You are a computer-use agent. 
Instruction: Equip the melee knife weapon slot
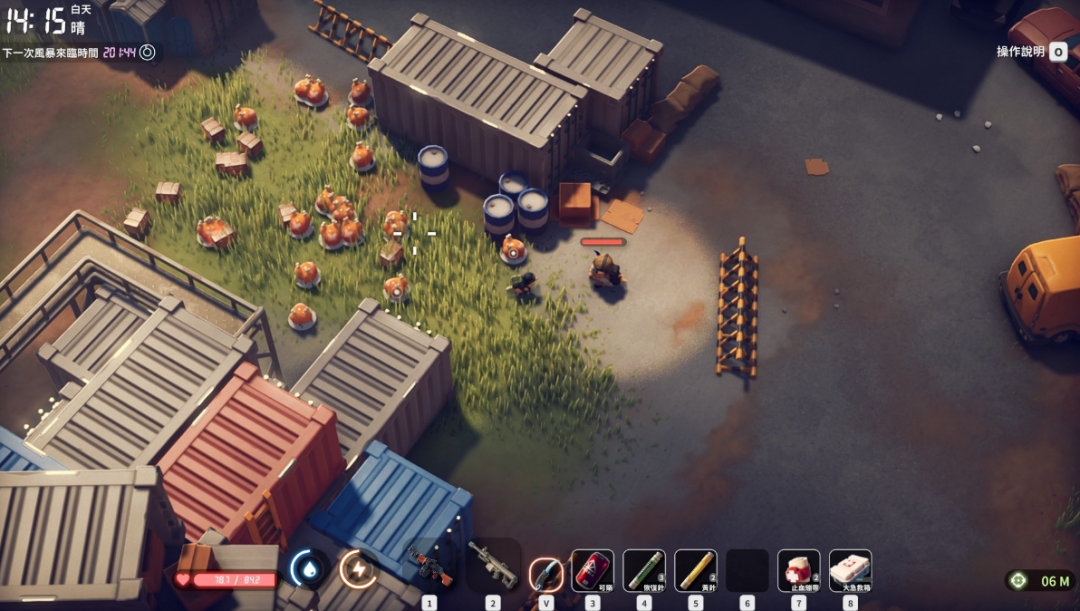point(546,572)
